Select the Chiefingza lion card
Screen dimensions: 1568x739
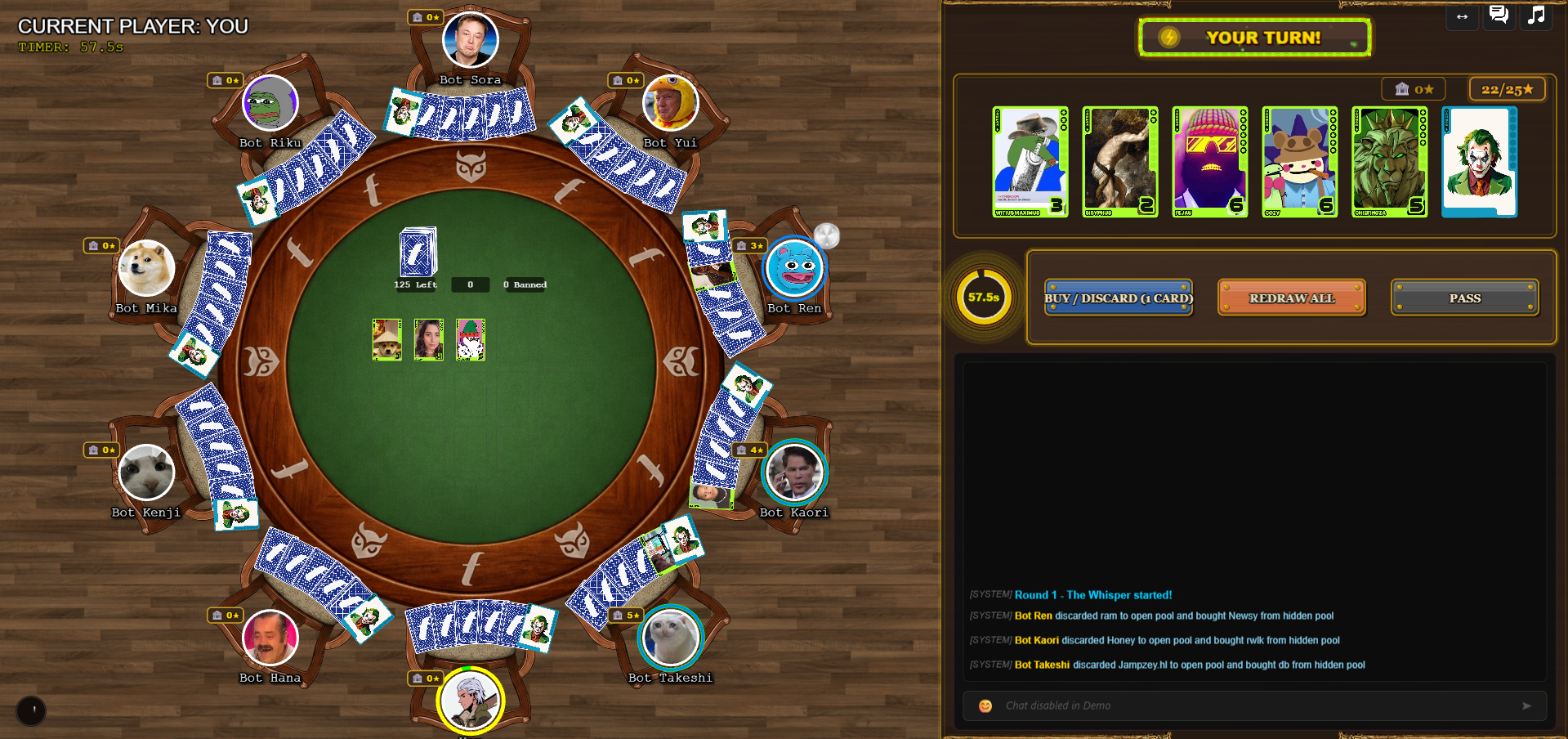1389,162
